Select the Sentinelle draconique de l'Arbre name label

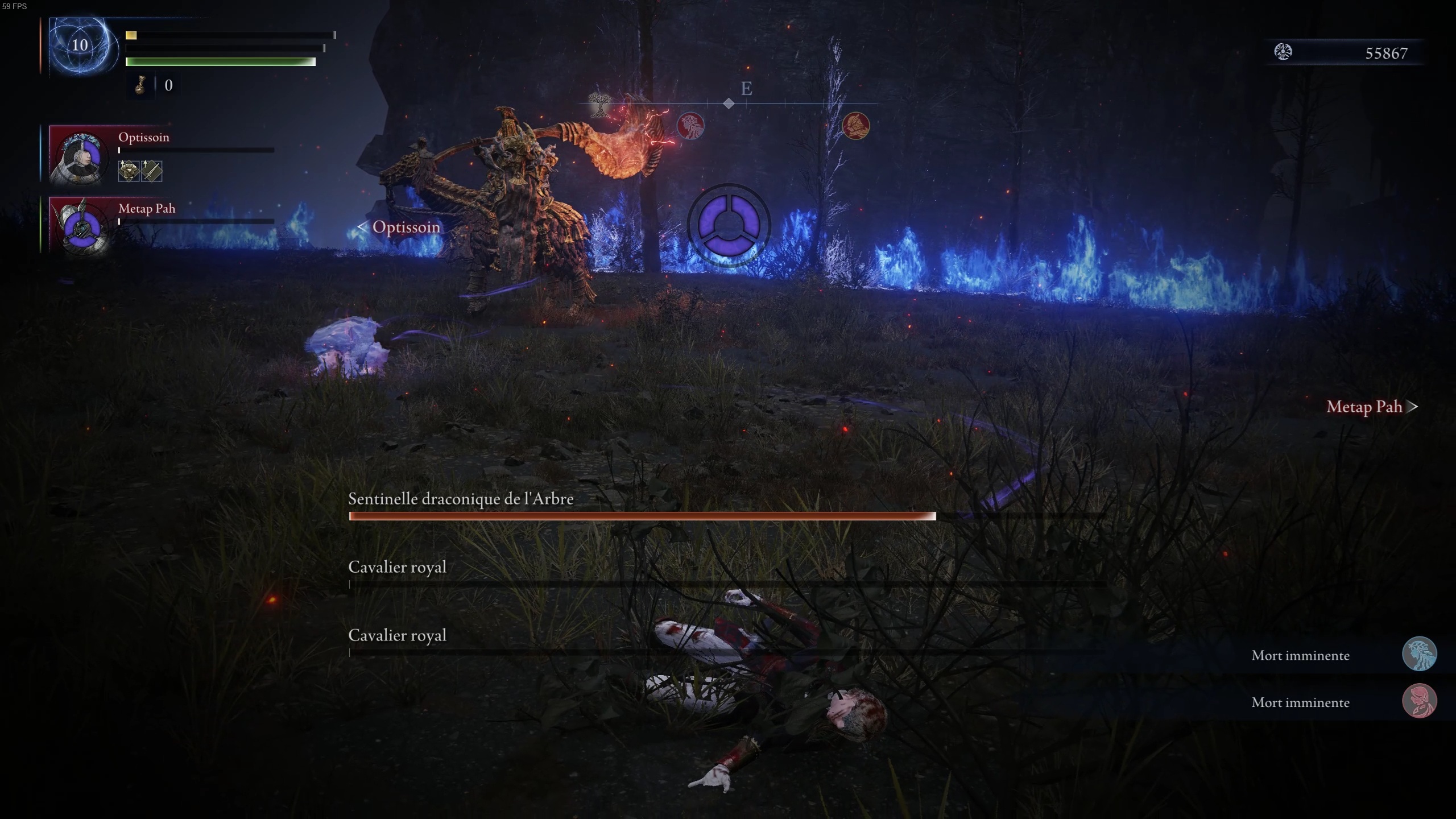[461, 499]
